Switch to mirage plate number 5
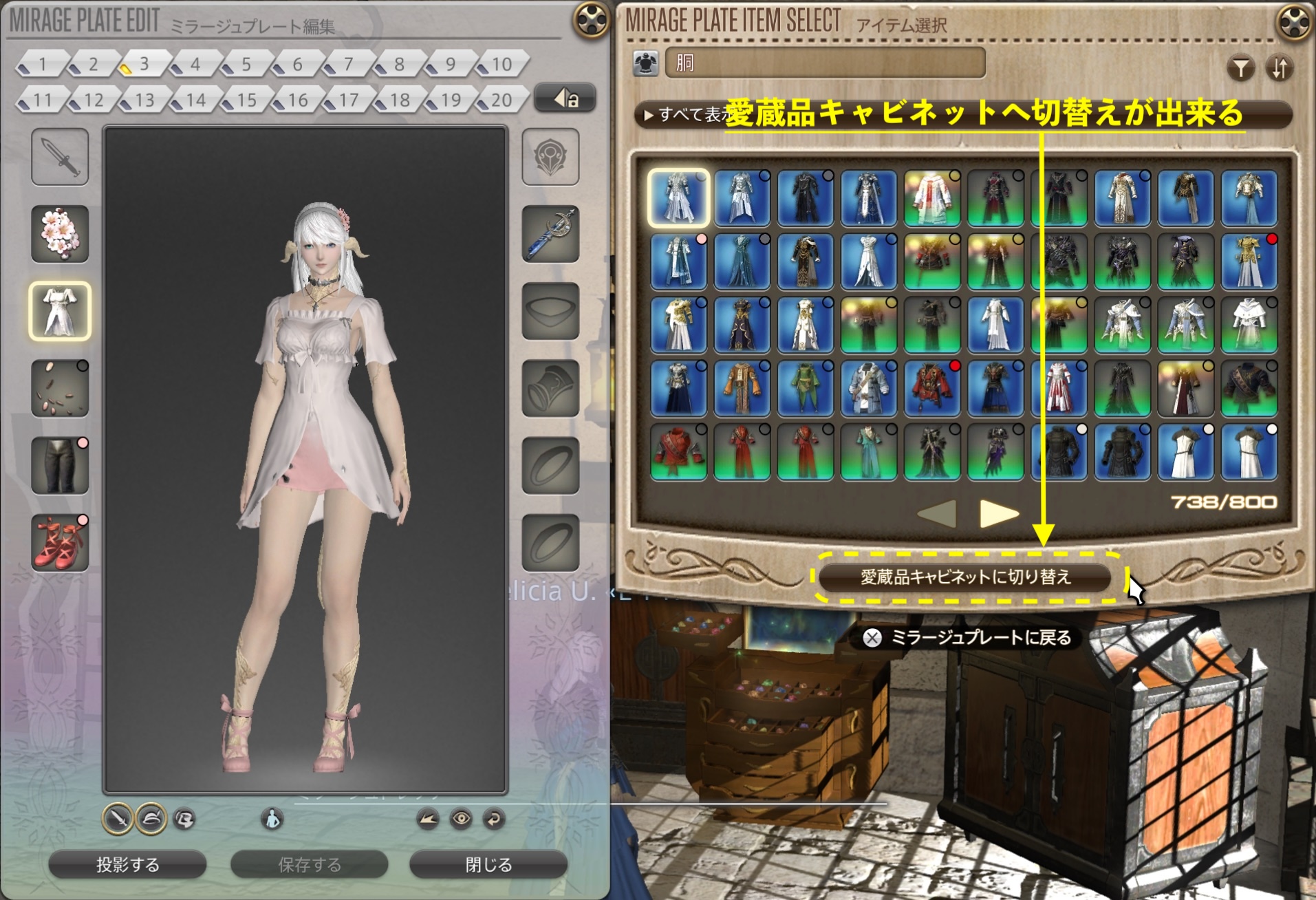Image resolution: width=1316 pixels, height=900 pixels. point(244,65)
